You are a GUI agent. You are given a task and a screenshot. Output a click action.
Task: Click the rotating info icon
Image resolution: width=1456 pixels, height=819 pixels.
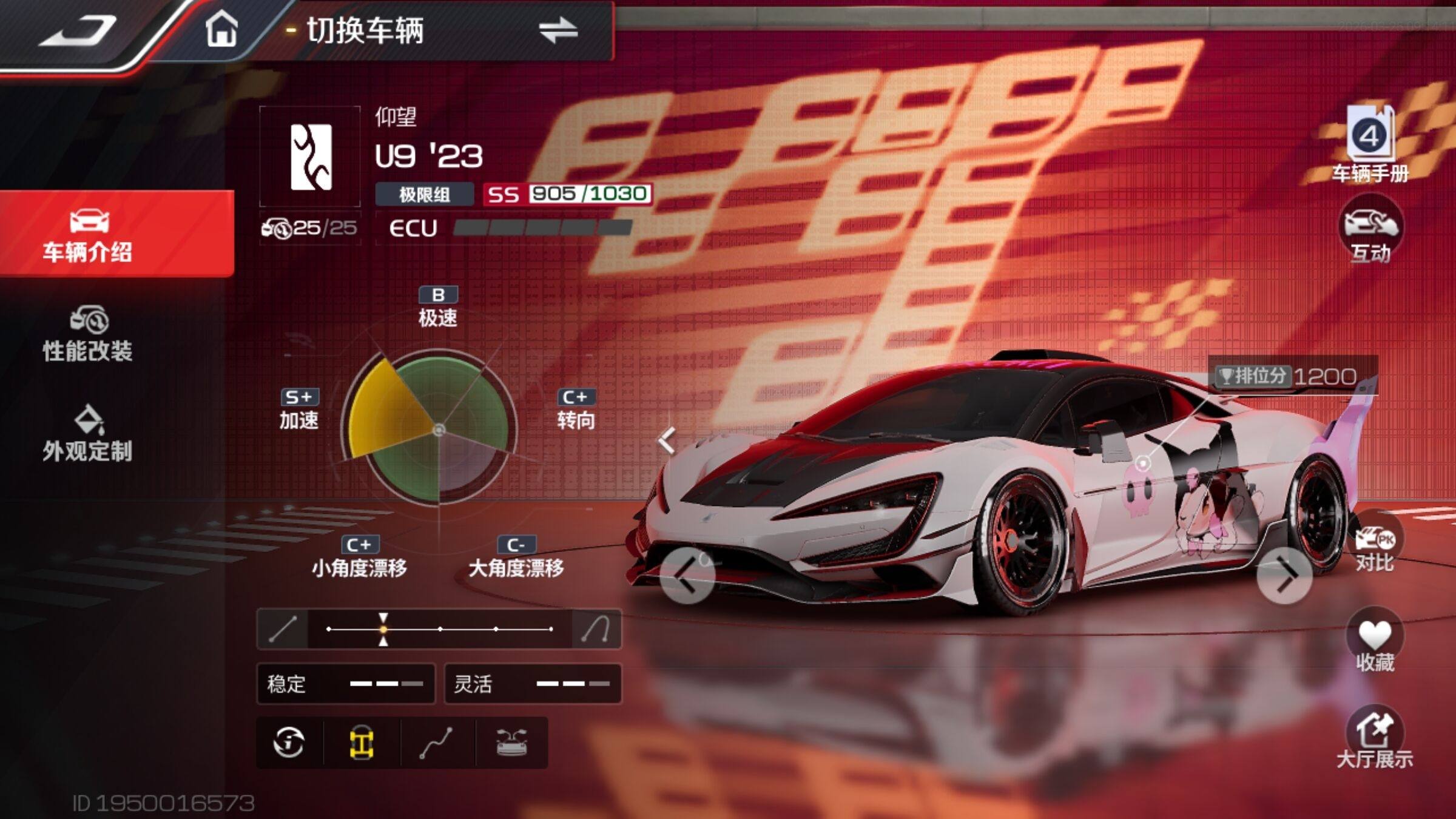click(289, 743)
